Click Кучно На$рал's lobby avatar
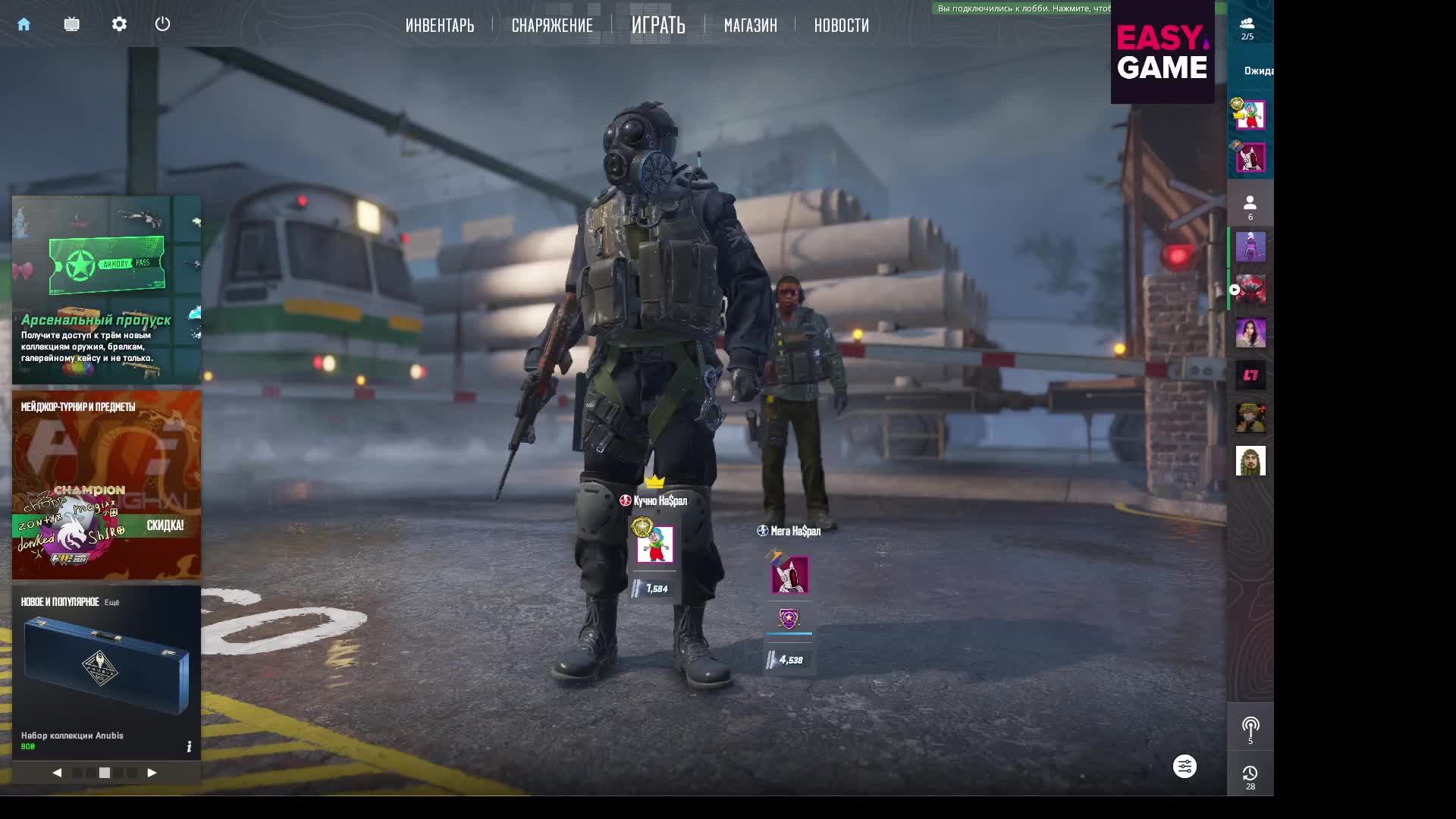1456x819 pixels. 654,544
